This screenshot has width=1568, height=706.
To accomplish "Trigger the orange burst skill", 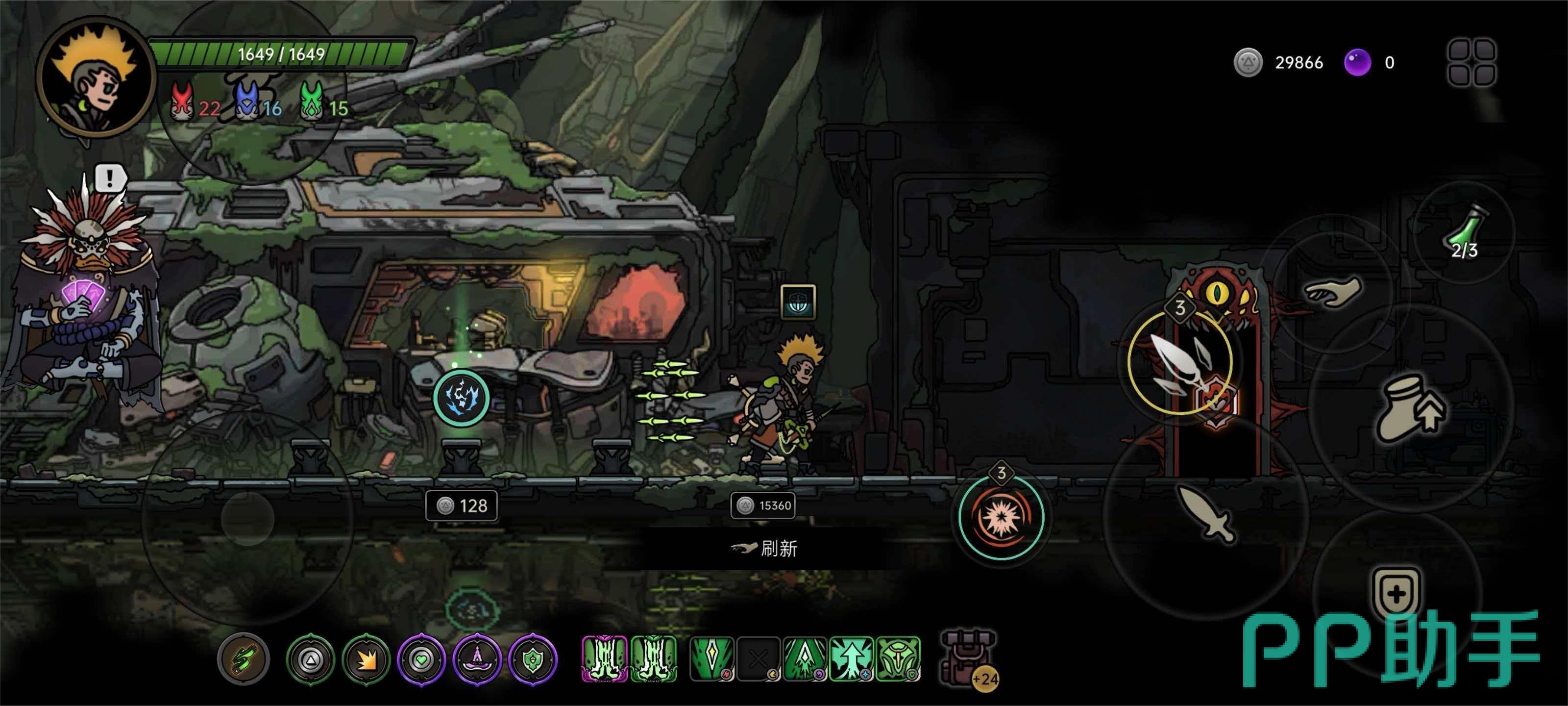I will [x=1001, y=517].
